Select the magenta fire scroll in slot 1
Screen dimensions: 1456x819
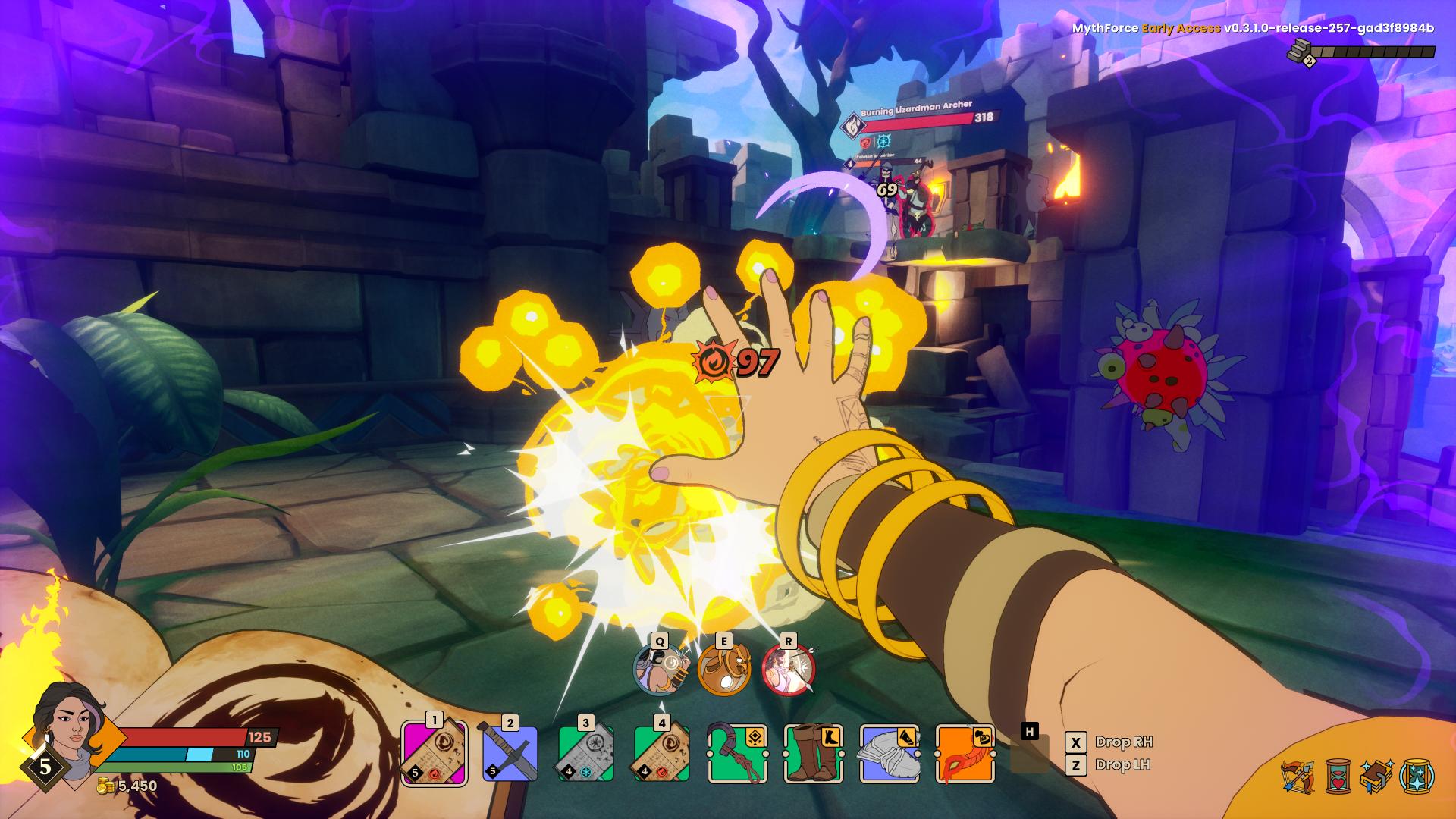point(434,752)
